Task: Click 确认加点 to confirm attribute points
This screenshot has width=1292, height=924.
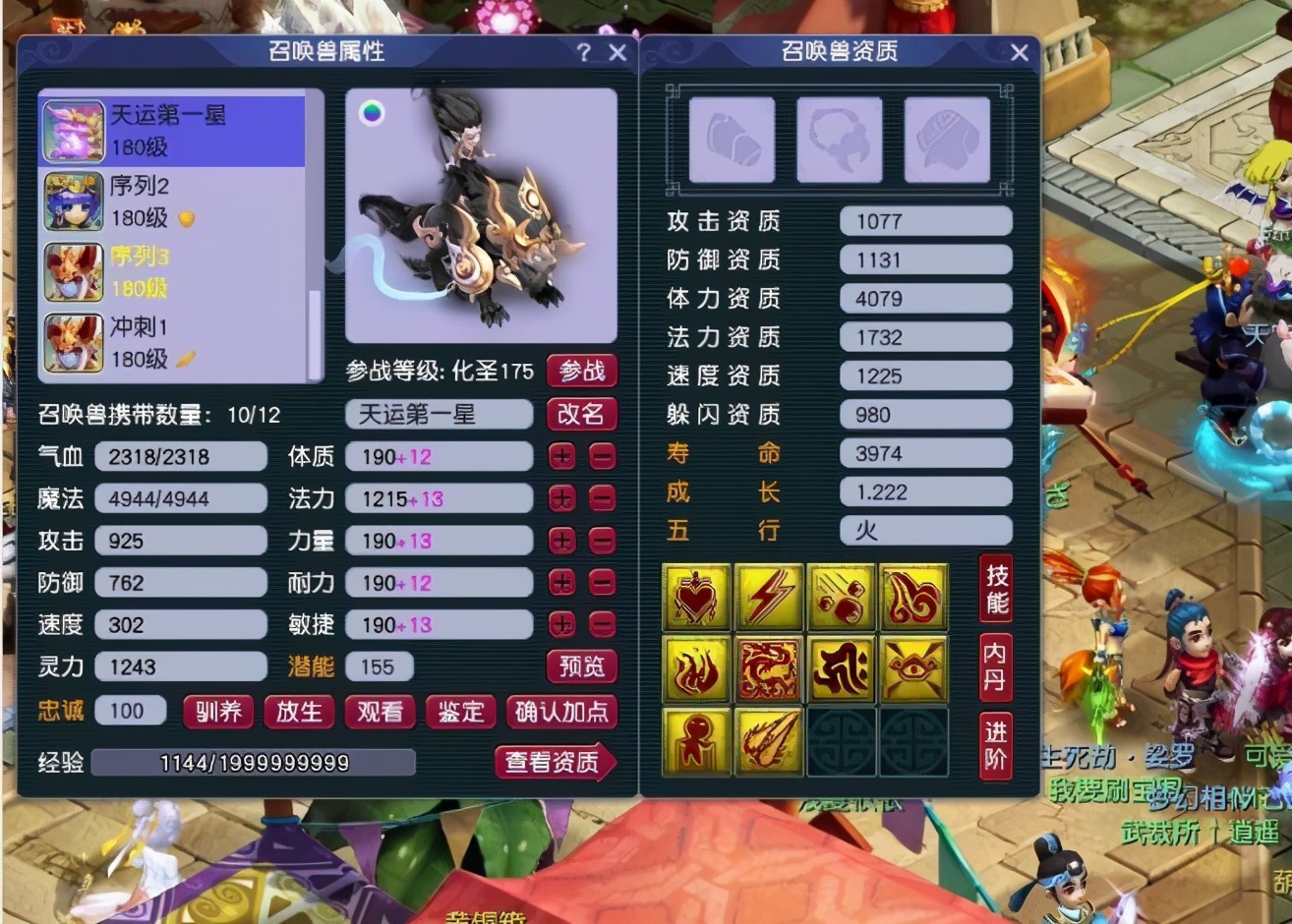Action: pos(562,714)
